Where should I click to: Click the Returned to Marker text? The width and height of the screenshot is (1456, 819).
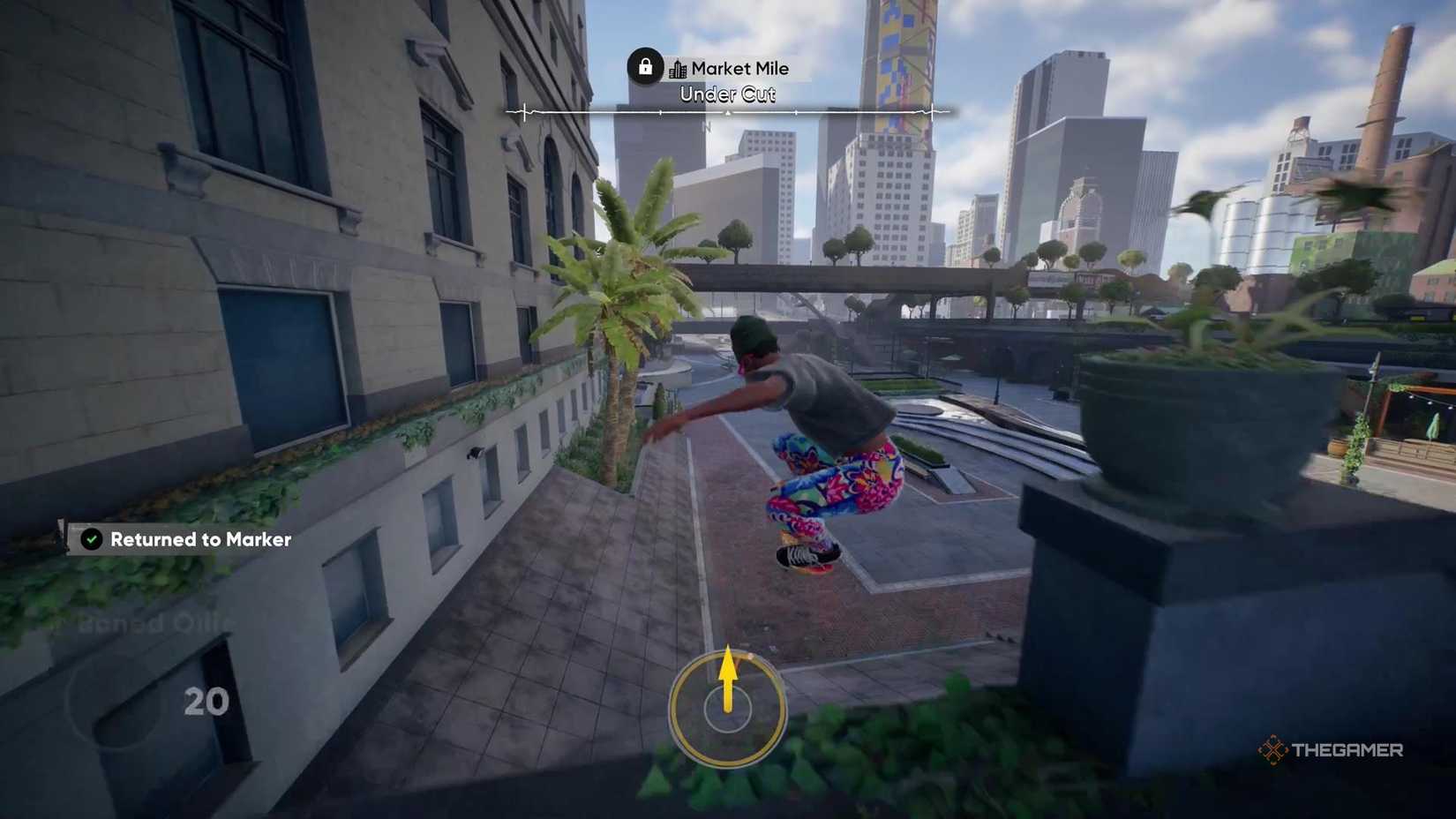199,539
